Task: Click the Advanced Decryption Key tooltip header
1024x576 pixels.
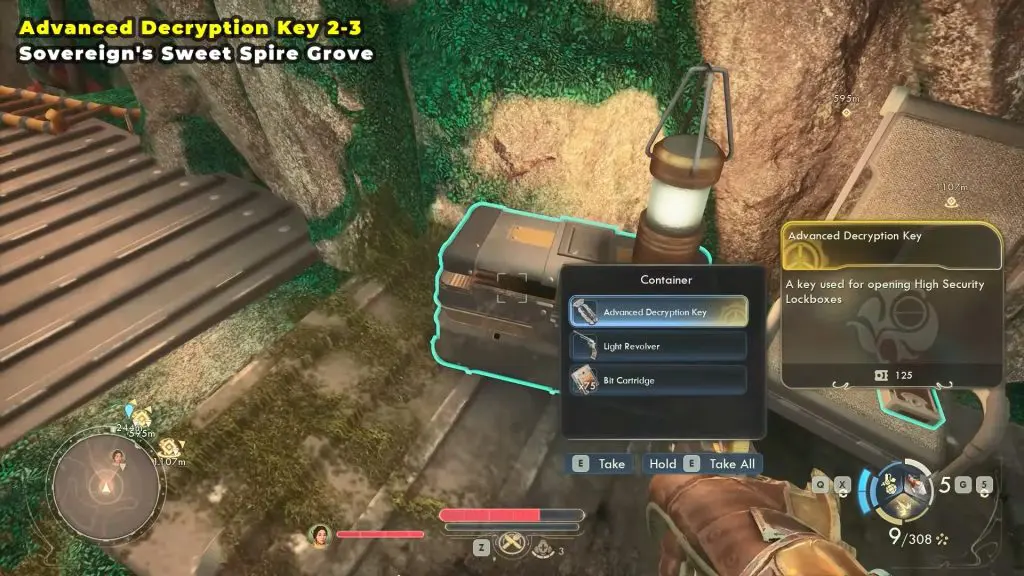Action: pyautogui.click(x=892, y=244)
